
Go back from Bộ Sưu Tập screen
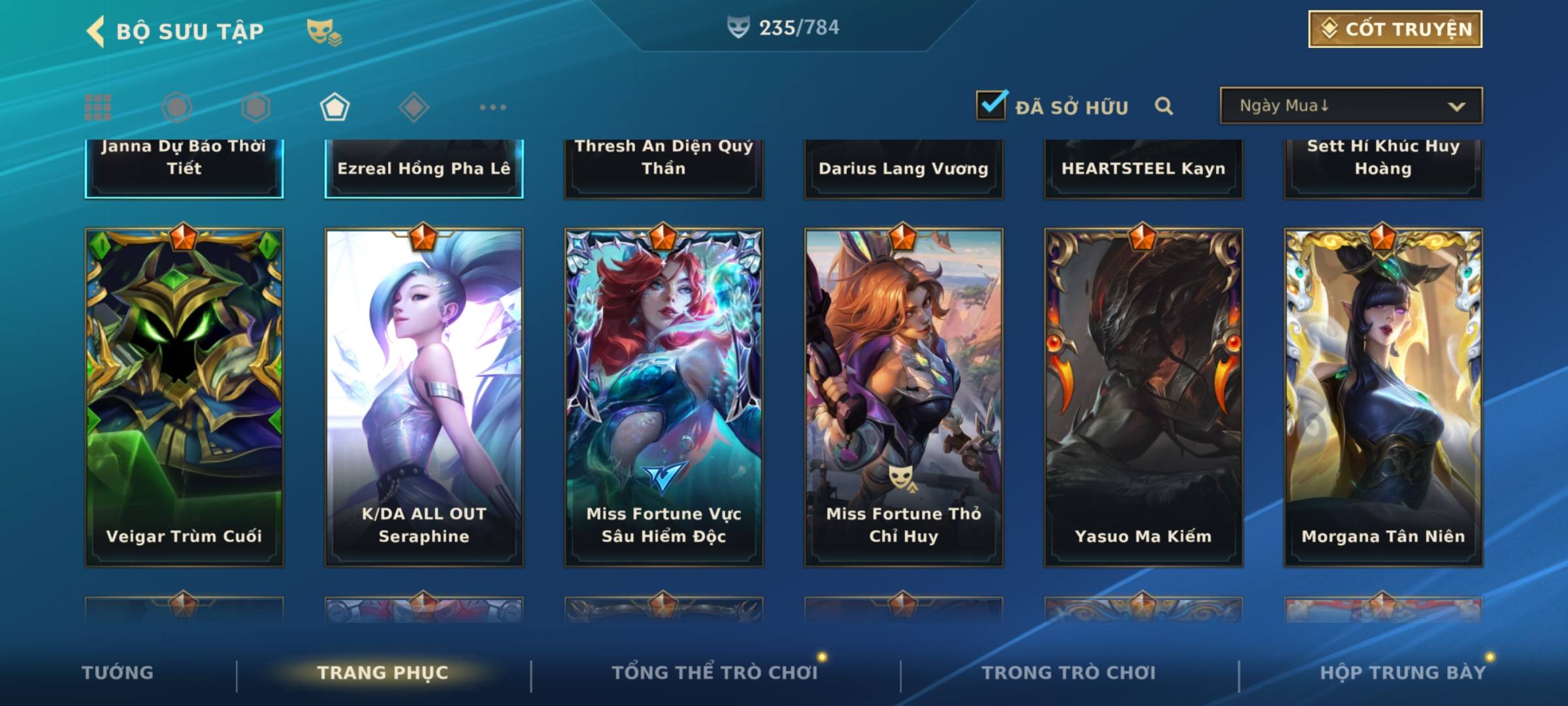96,31
